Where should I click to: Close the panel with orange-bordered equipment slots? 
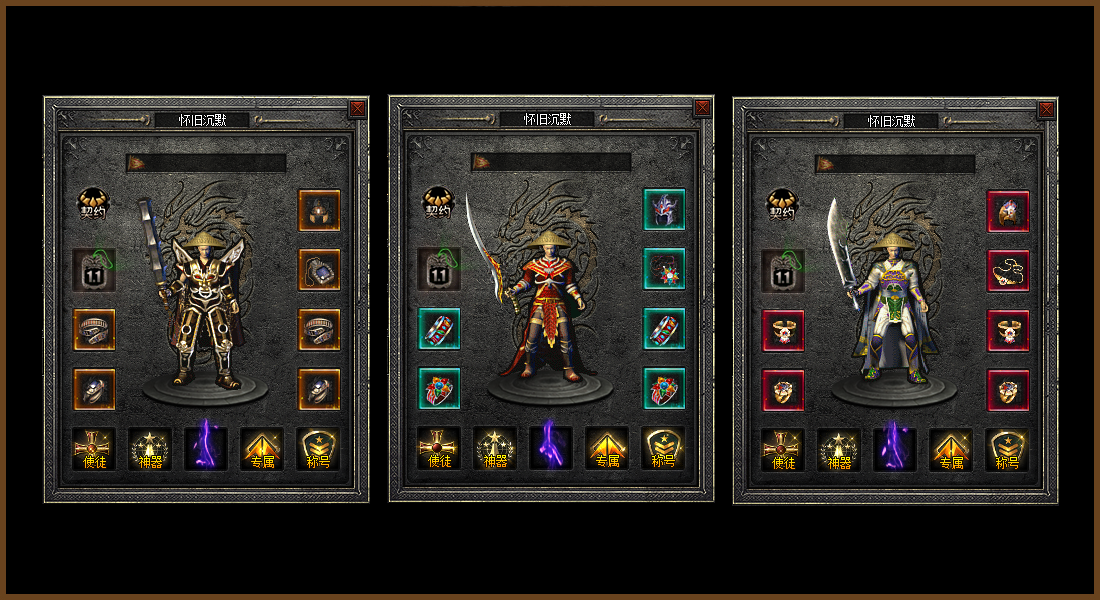click(358, 110)
